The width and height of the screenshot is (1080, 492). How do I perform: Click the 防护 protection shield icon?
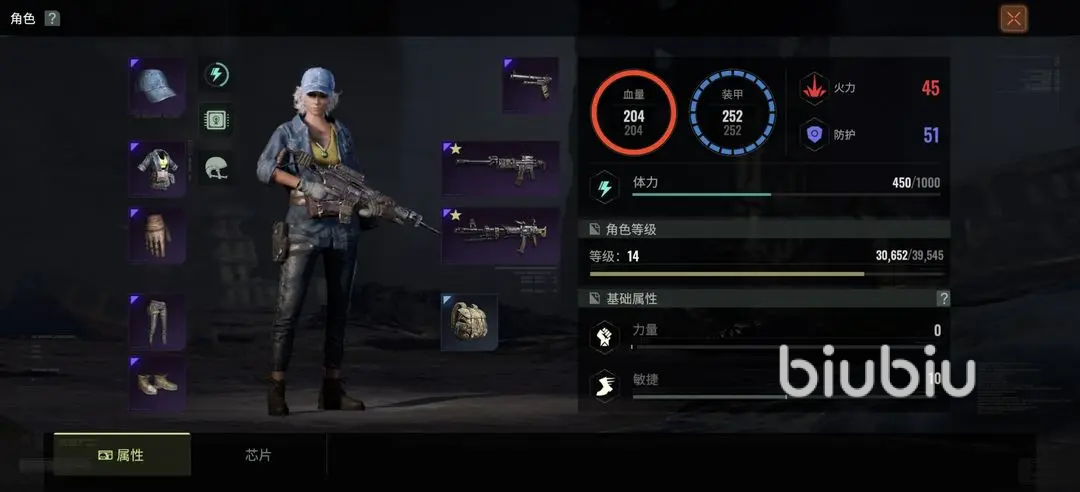814,135
